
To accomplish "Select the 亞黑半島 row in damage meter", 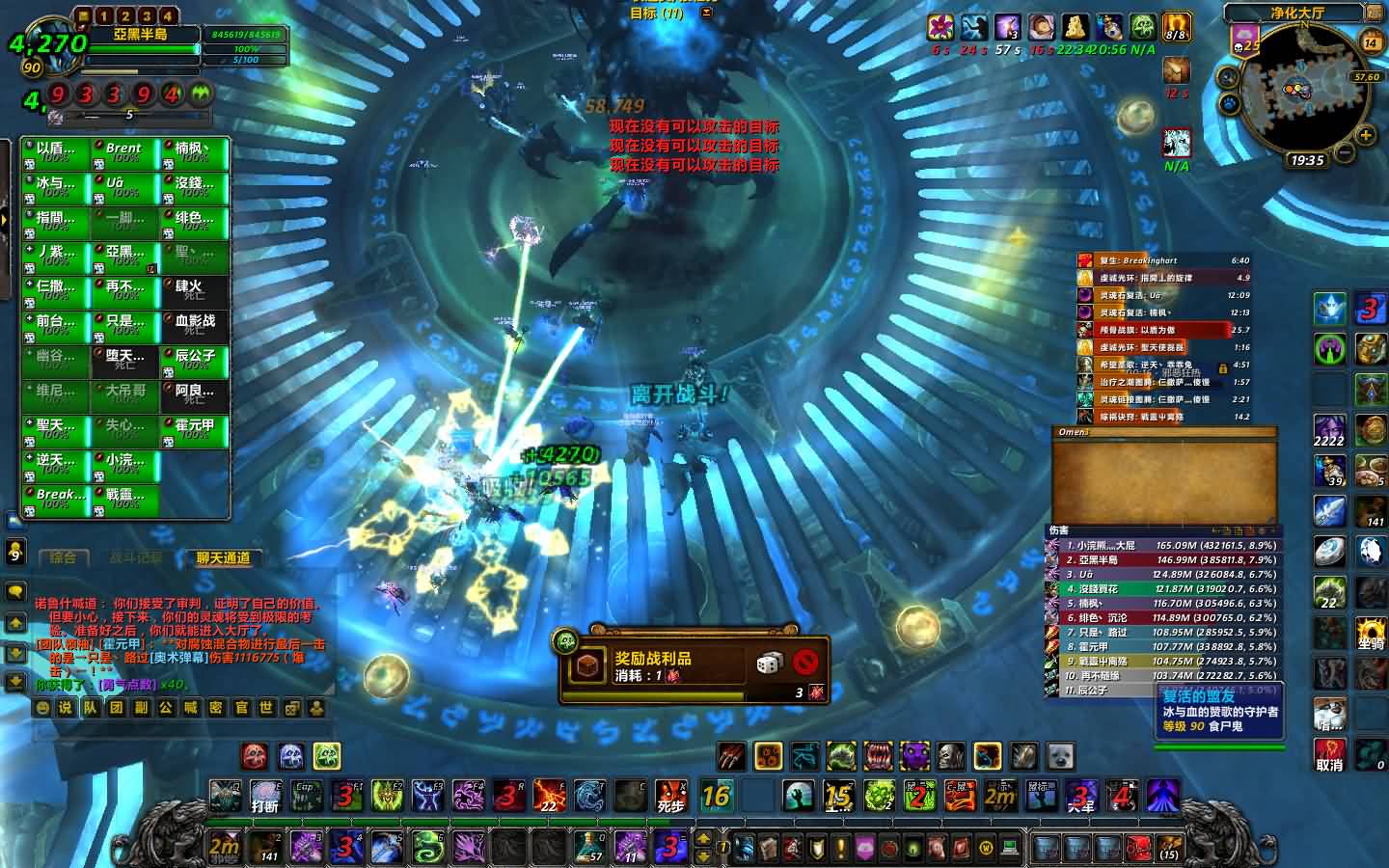I will click(x=1164, y=559).
